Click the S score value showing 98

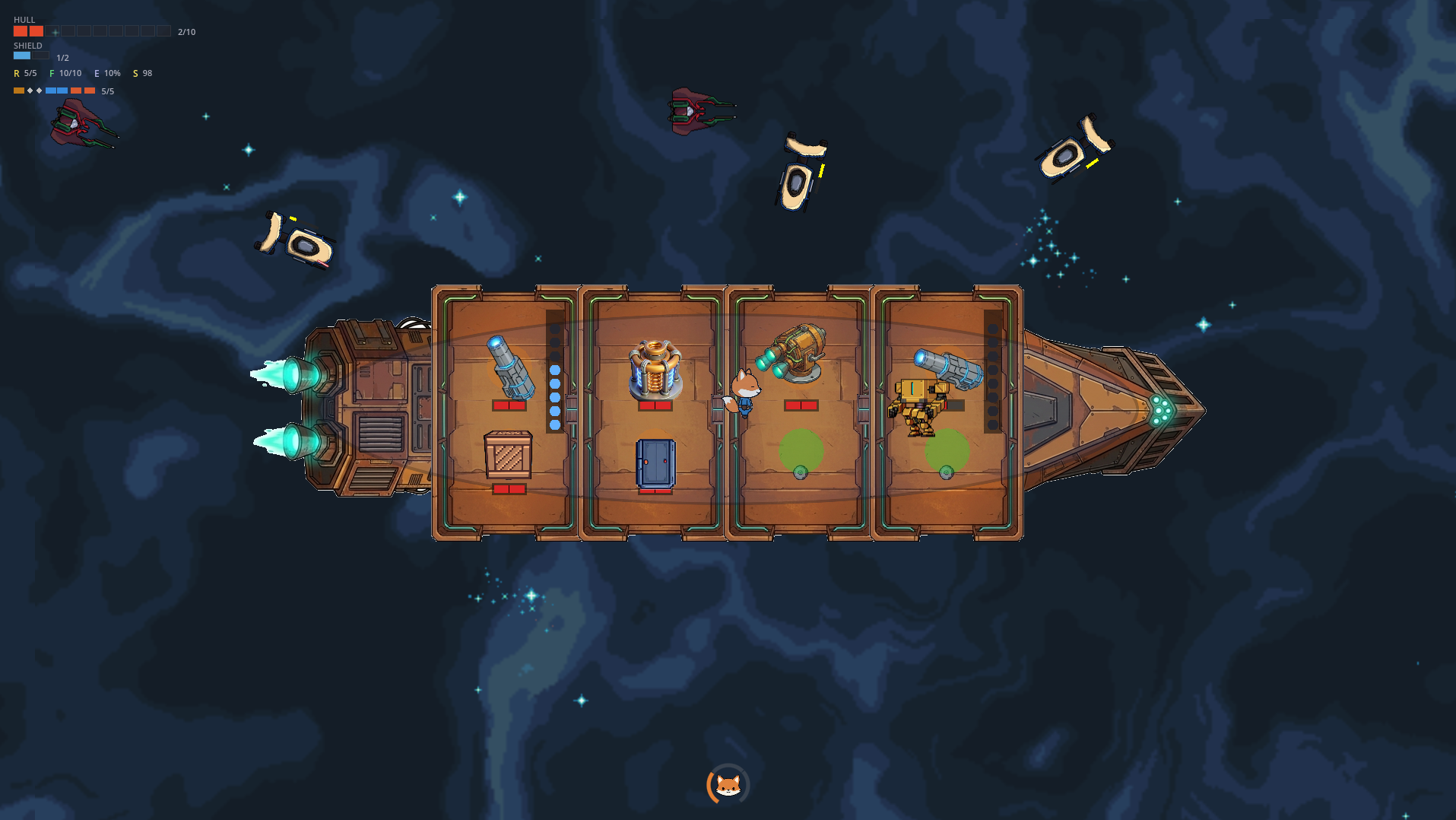(141, 73)
